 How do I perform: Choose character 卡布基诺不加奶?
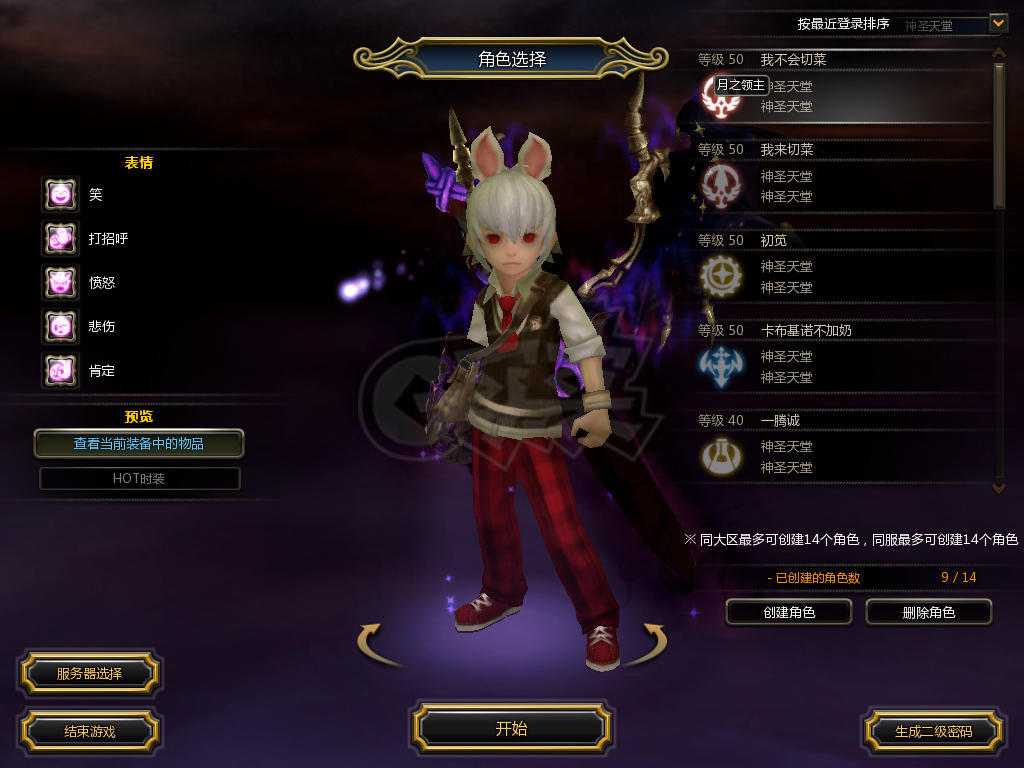(840, 357)
